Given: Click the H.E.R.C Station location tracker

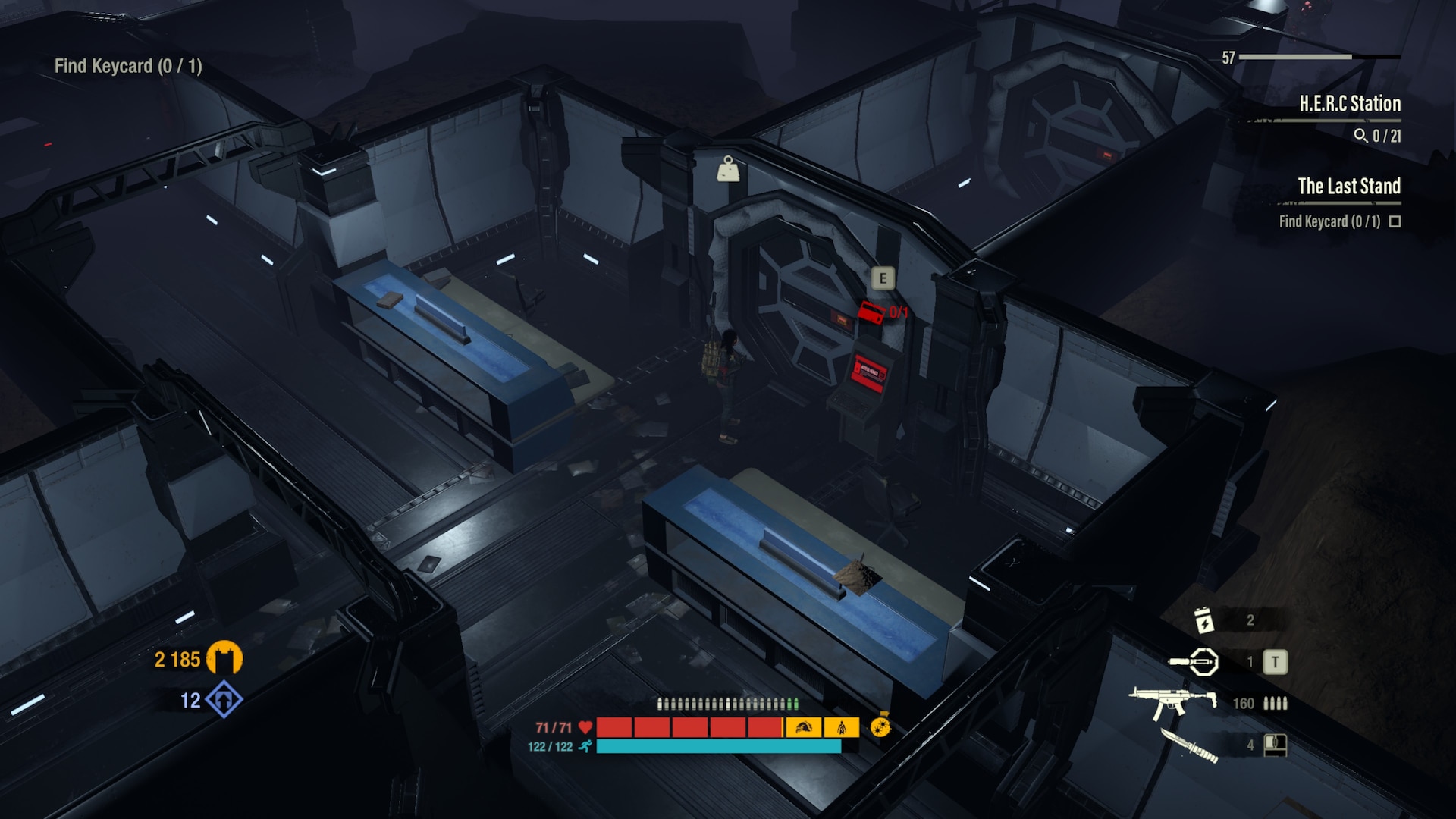Looking at the screenshot, I should pyautogui.click(x=1349, y=104).
